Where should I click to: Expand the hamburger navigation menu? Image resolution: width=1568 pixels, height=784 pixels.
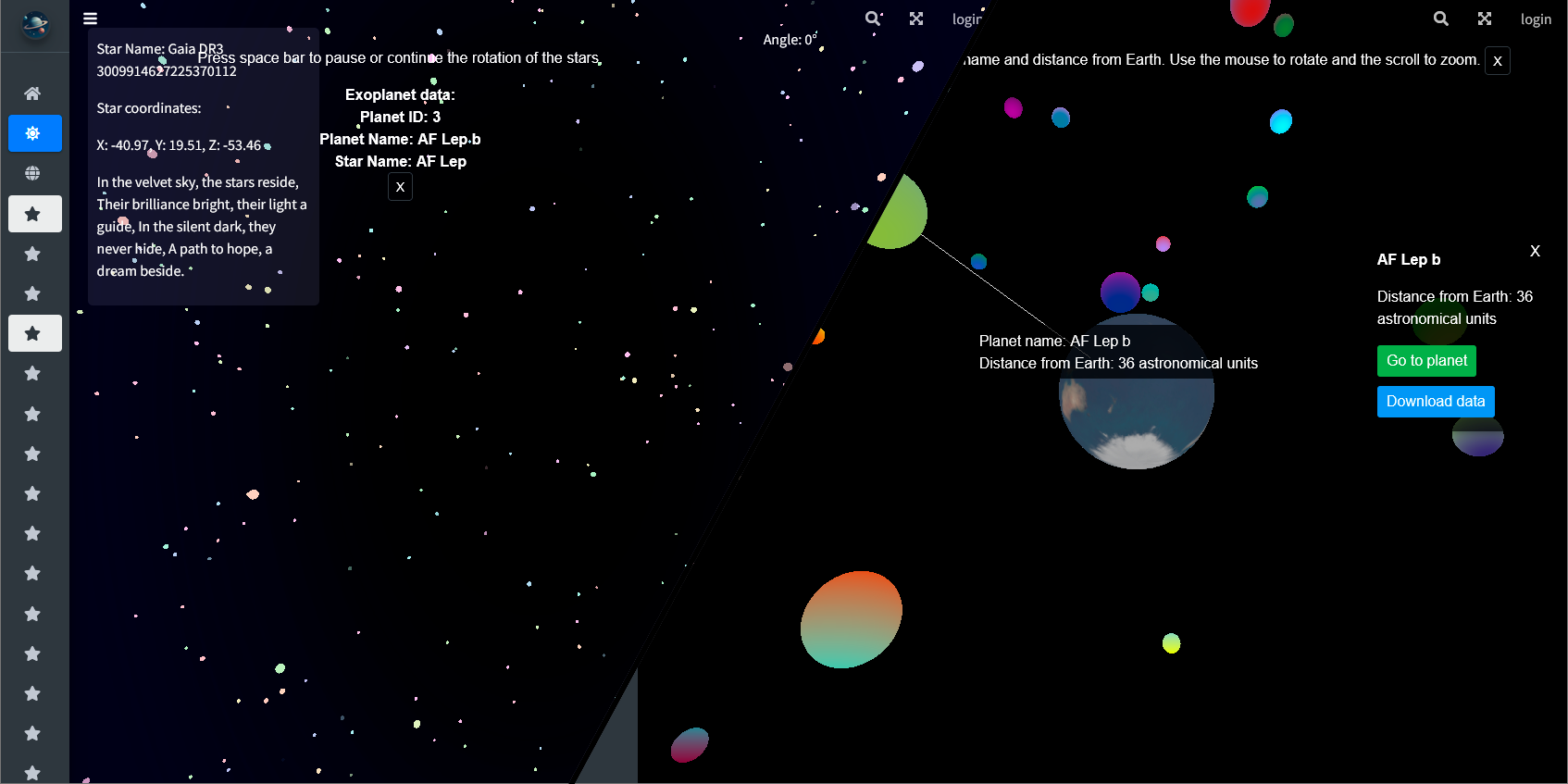90,18
